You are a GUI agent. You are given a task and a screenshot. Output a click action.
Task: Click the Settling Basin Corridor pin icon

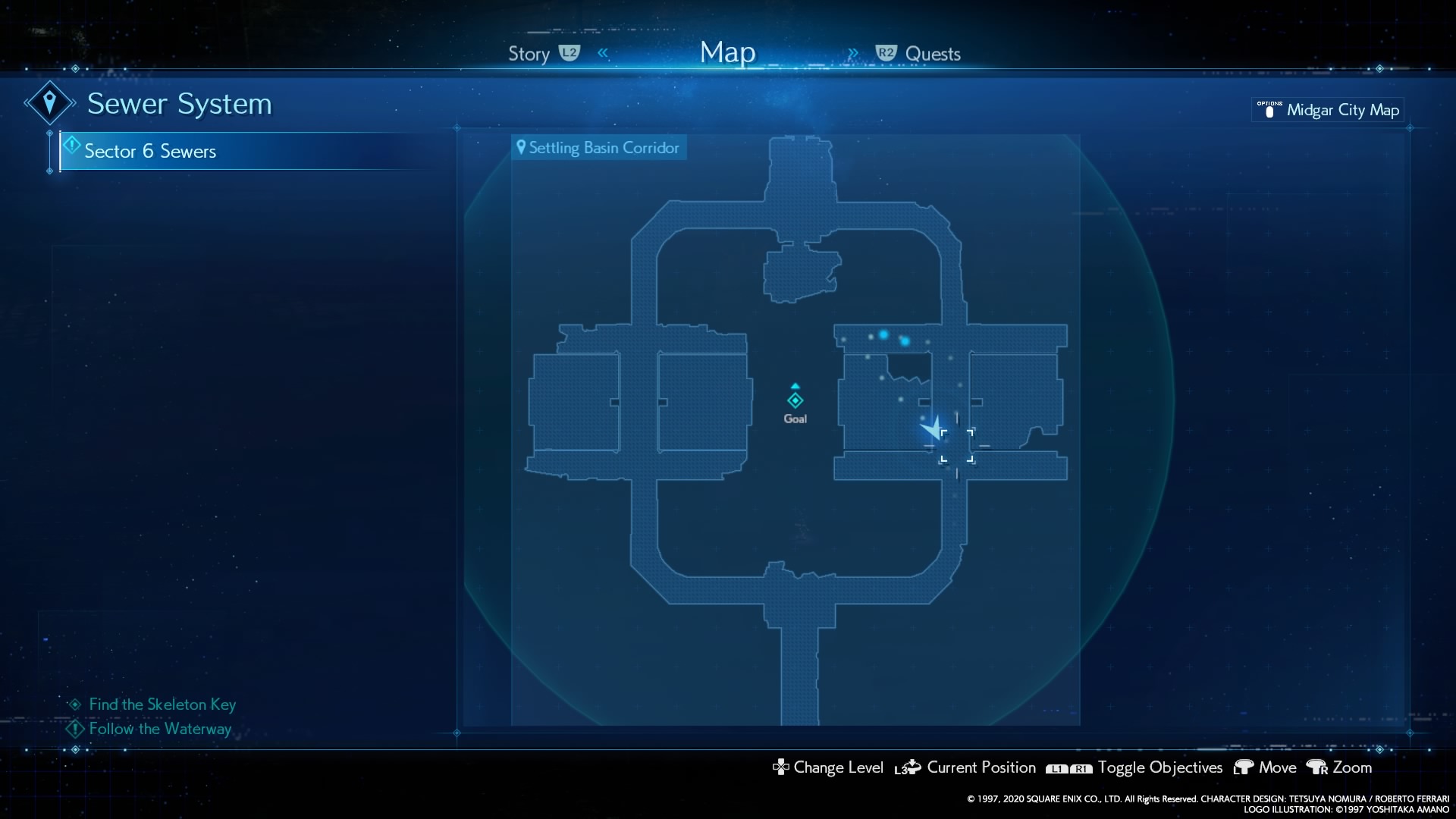[x=521, y=147]
